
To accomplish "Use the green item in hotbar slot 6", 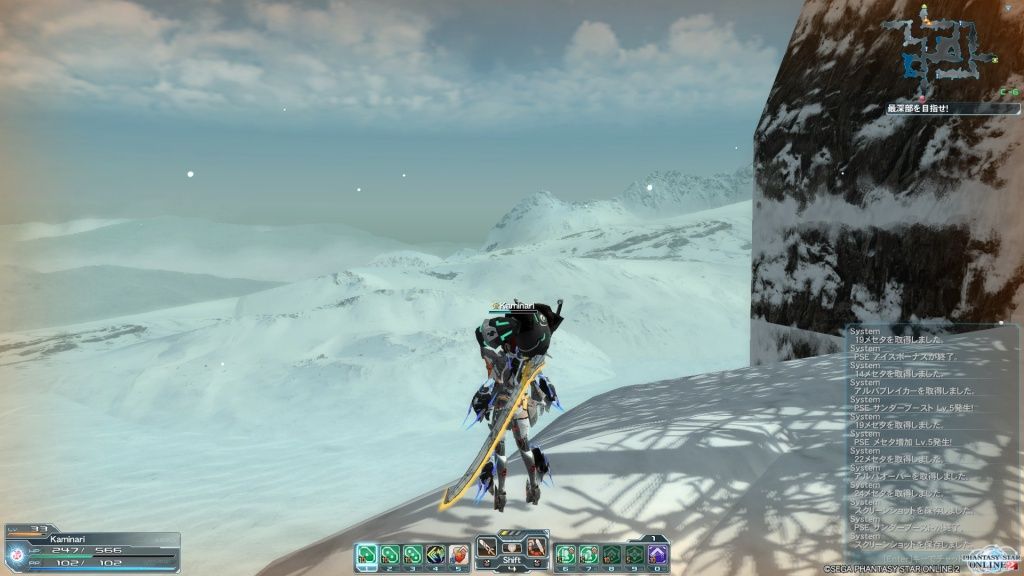I will click(566, 553).
